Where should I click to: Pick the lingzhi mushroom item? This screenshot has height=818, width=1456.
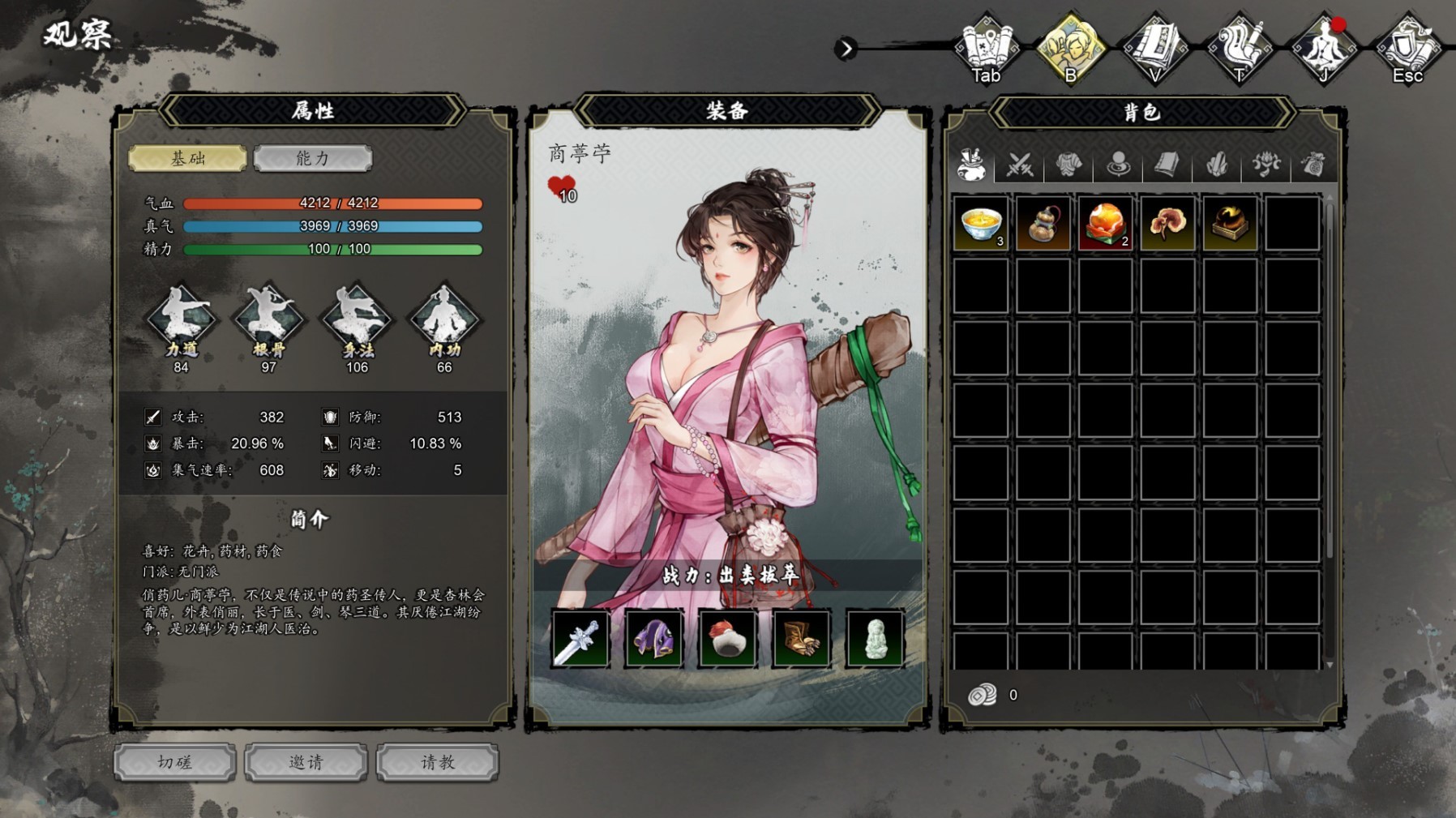pyautogui.click(x=1167, y=223)
